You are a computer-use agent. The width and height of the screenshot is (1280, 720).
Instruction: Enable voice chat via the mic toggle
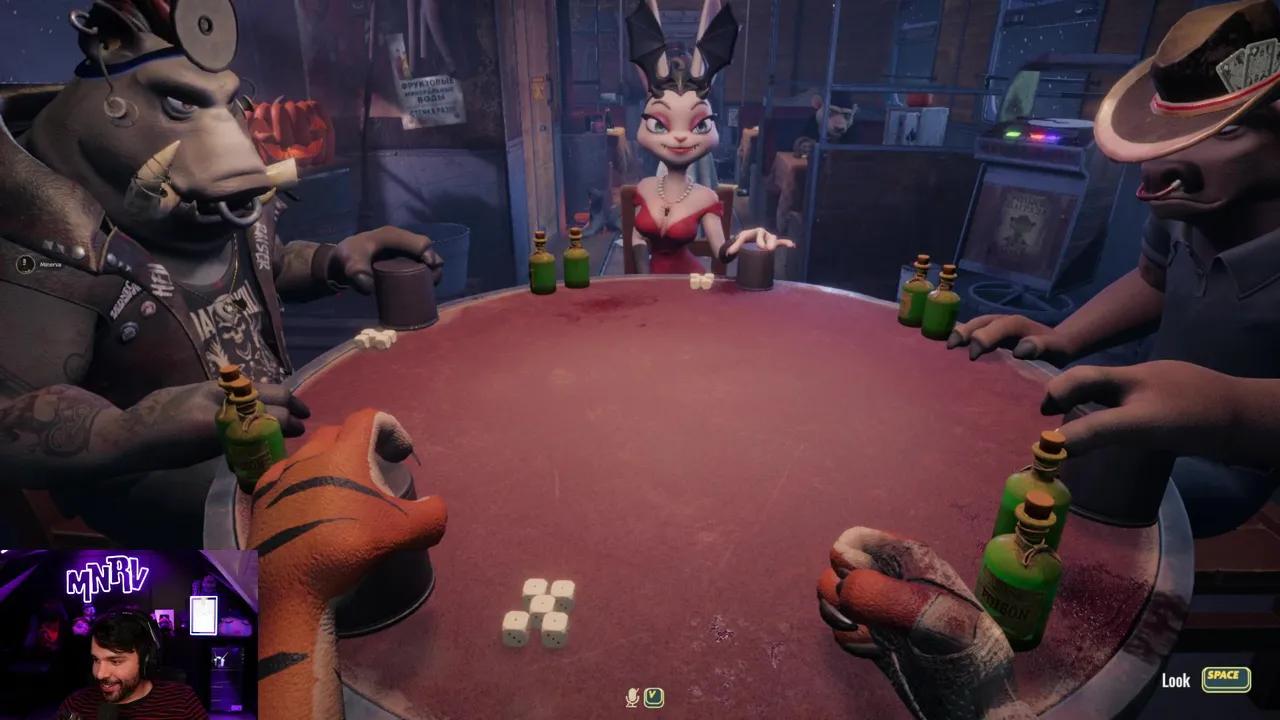(632, 697)
